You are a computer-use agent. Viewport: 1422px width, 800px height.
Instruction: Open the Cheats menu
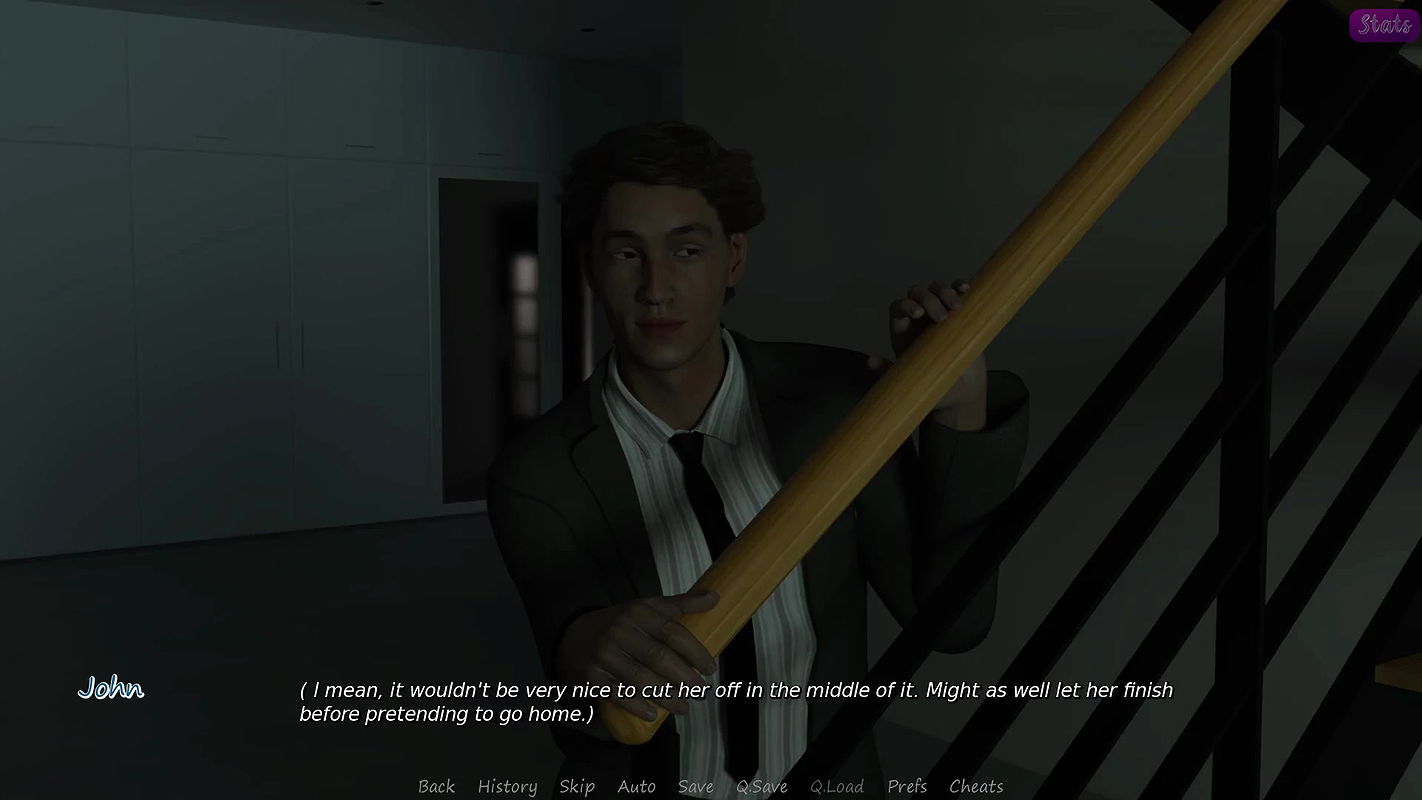click(x=976, y=787)
